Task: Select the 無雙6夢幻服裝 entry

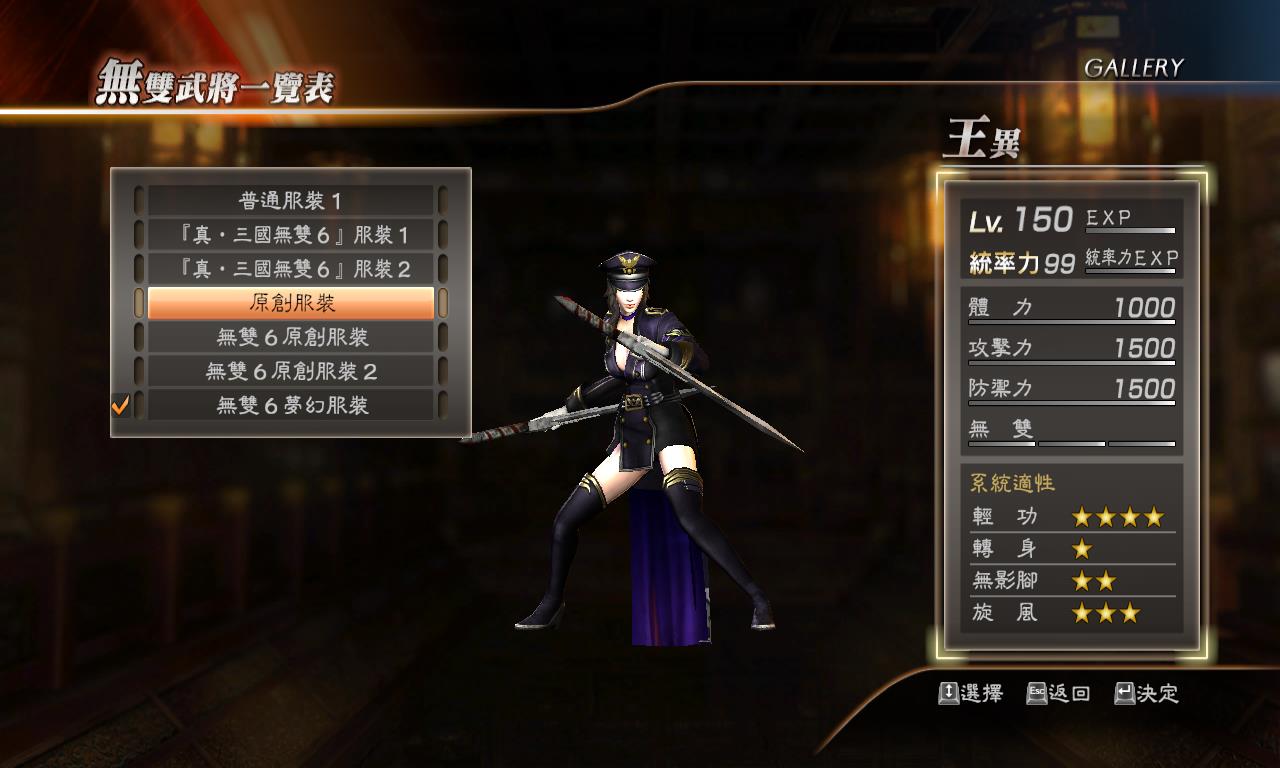Action: pyautogui.click(x=290, y=405)
